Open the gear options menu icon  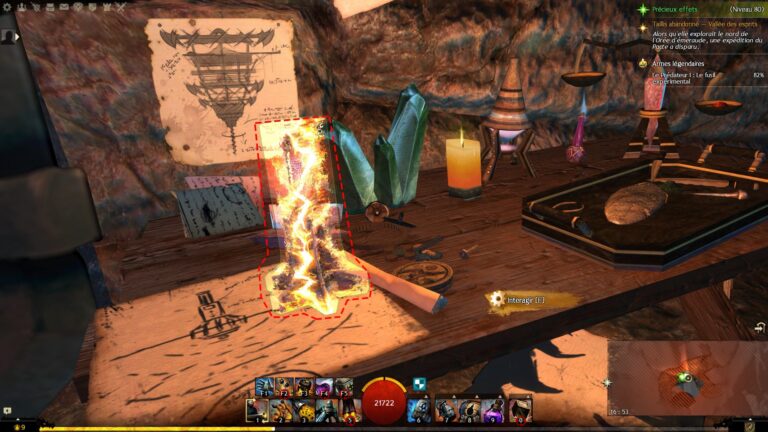pyautogui.click(x=7, y=5)
